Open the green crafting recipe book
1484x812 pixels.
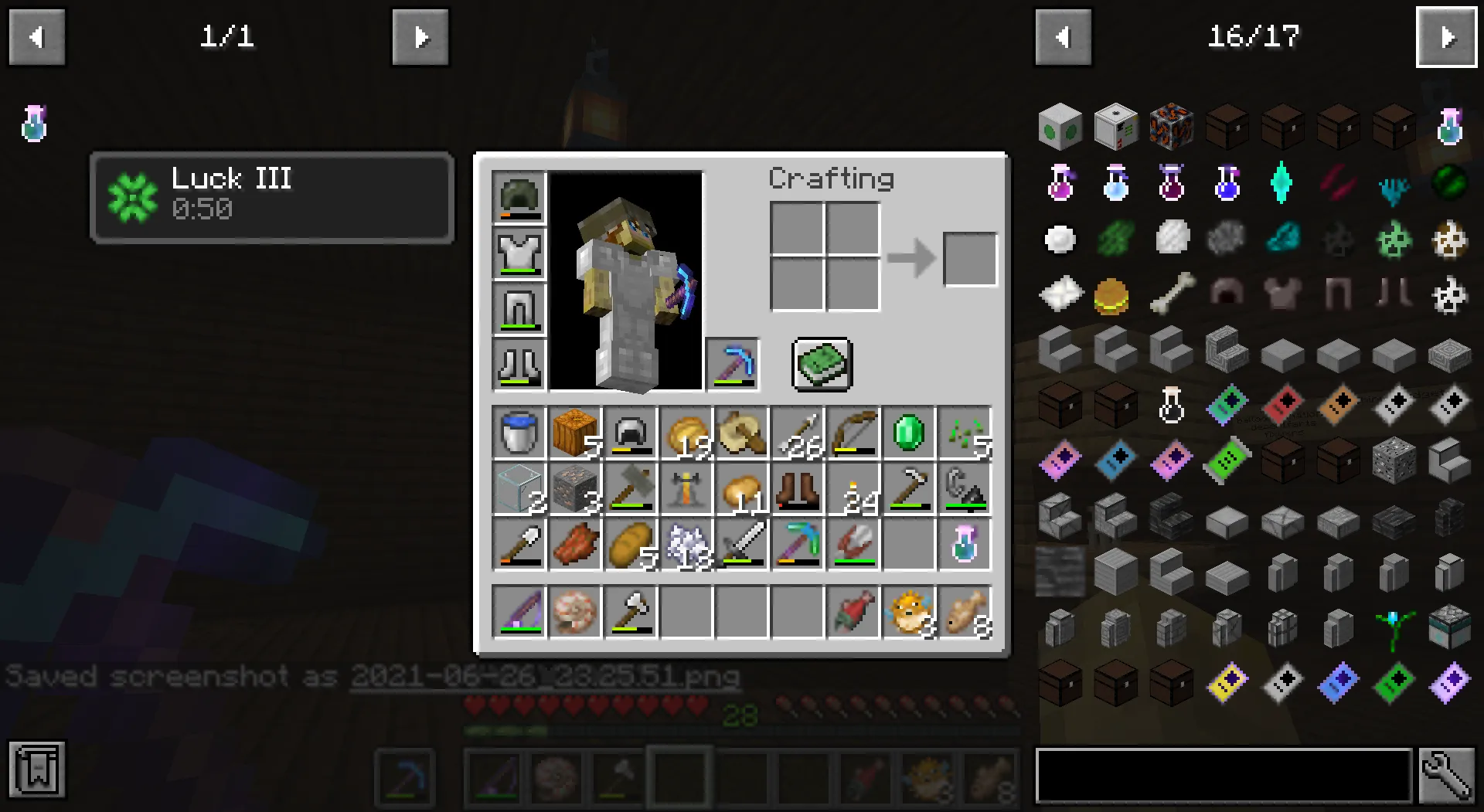click(x=822, y=365)
